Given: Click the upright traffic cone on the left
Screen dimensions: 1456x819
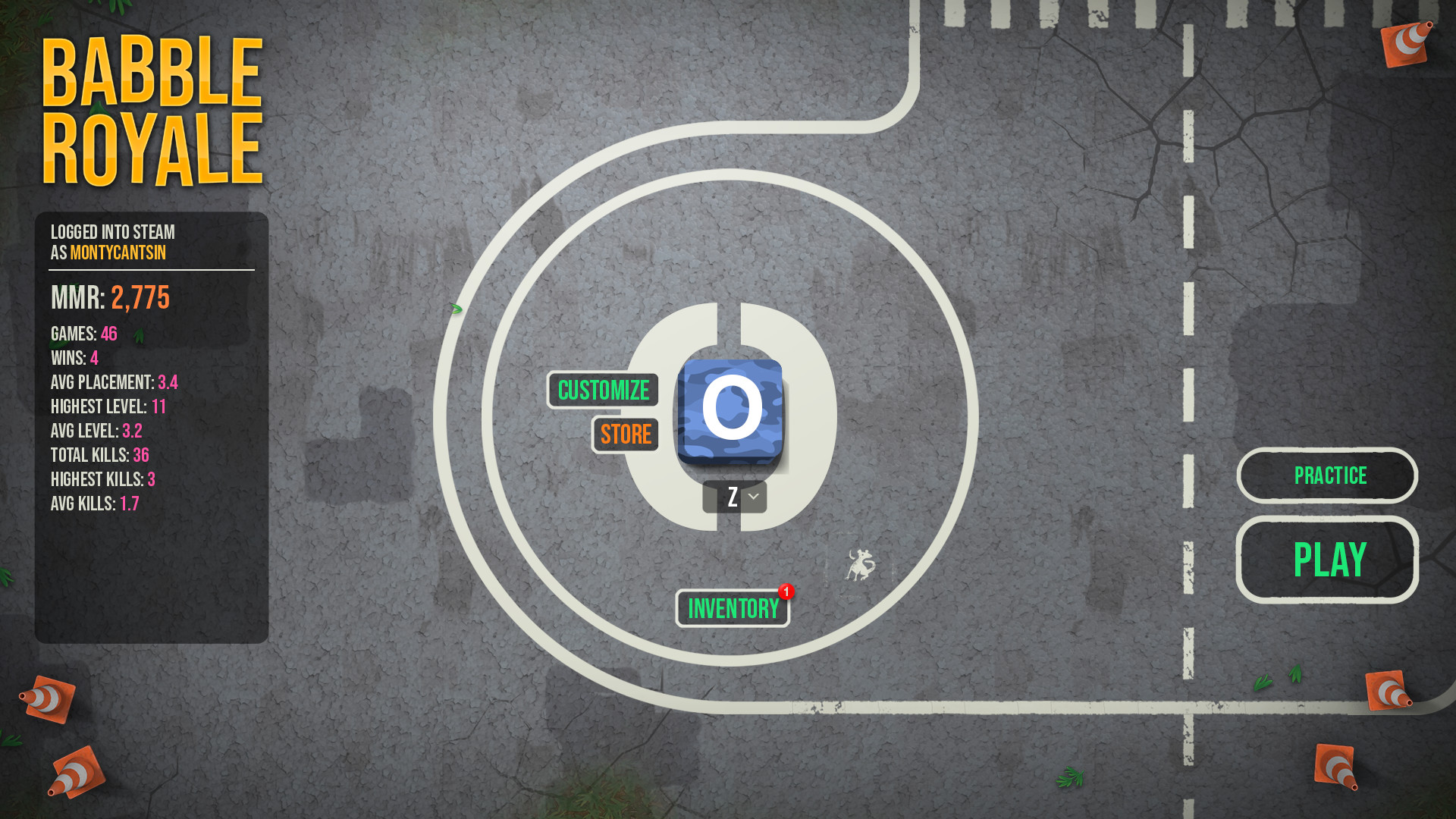Looking at the screenshot, I should (47, 698).
